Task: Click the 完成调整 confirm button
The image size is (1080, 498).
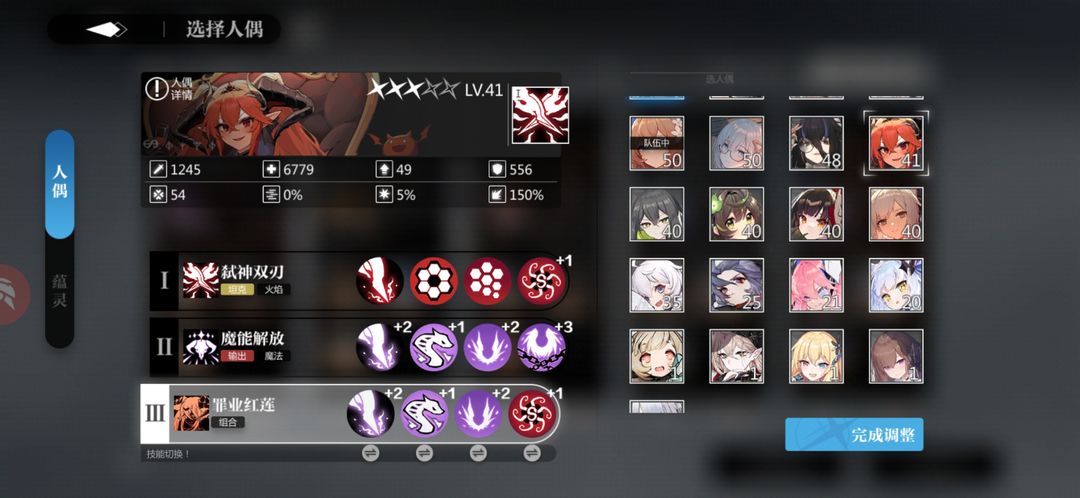Action: [x=854, y=435]
